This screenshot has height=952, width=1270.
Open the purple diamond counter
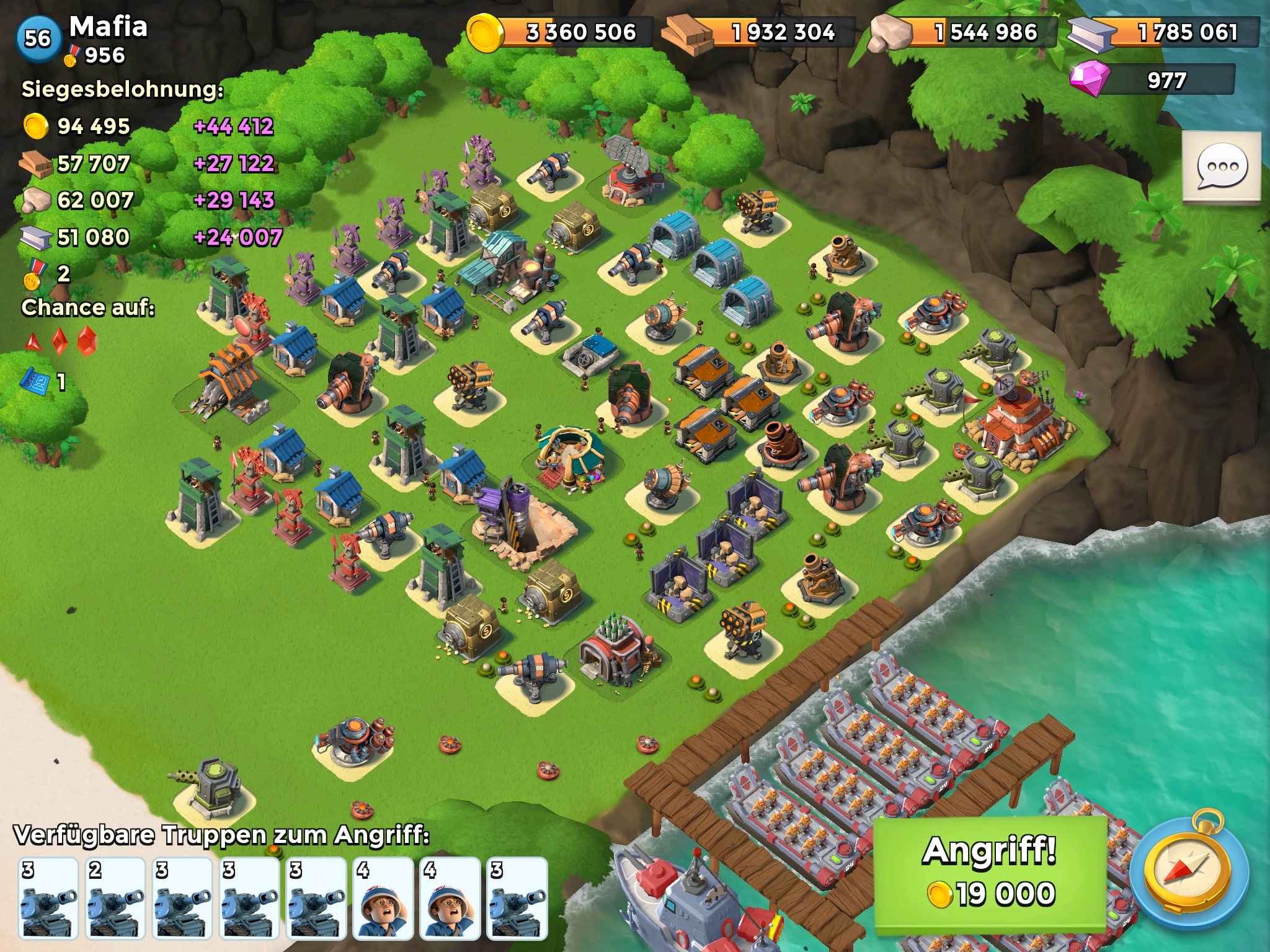[1152, 81]
